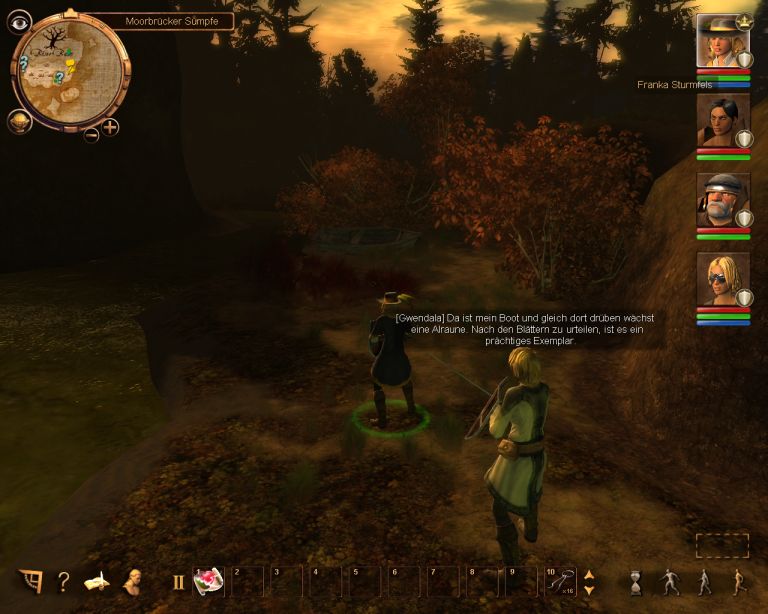Open the quest journal quill icon

pos(97,581)
